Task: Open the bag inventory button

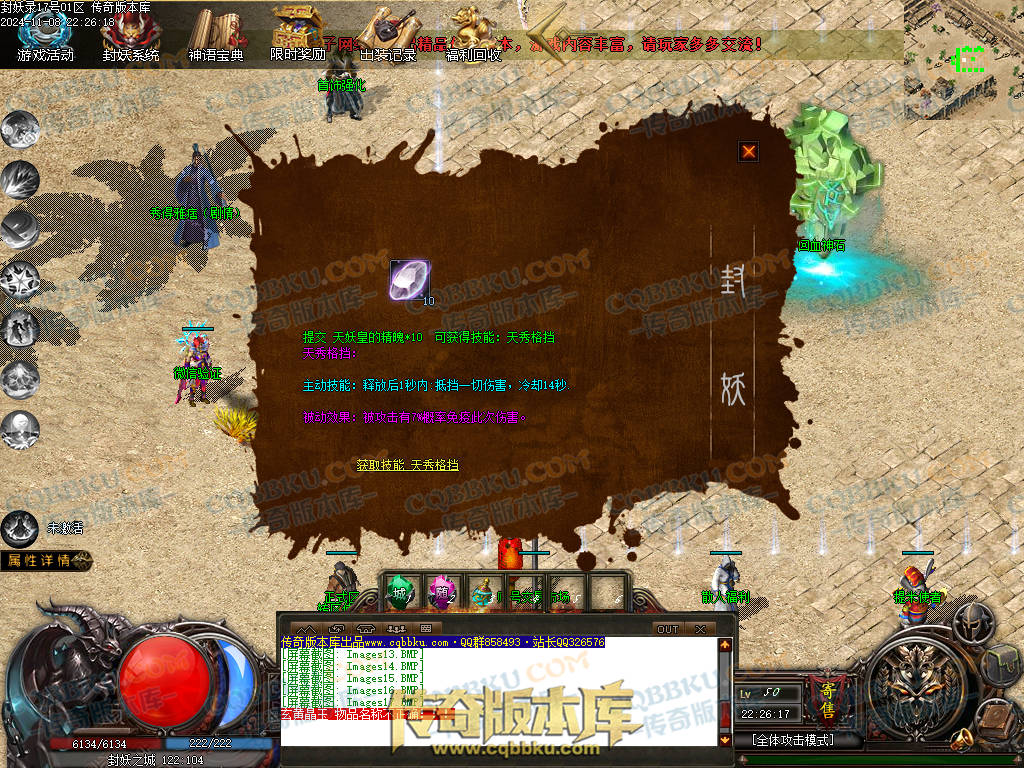Action: [x=1002, y=663]
